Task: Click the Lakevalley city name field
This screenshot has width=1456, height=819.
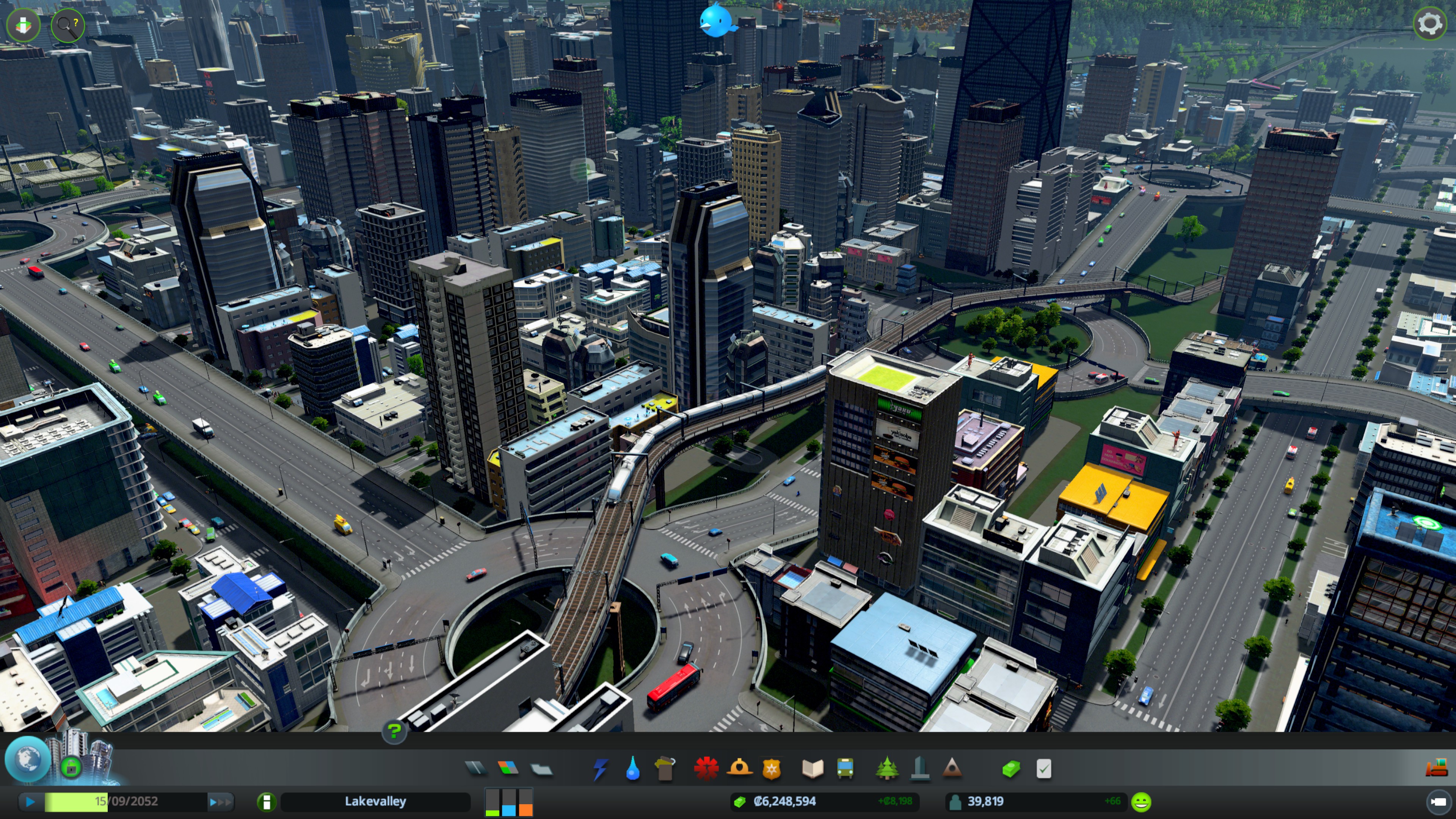Action: (375, 801)
